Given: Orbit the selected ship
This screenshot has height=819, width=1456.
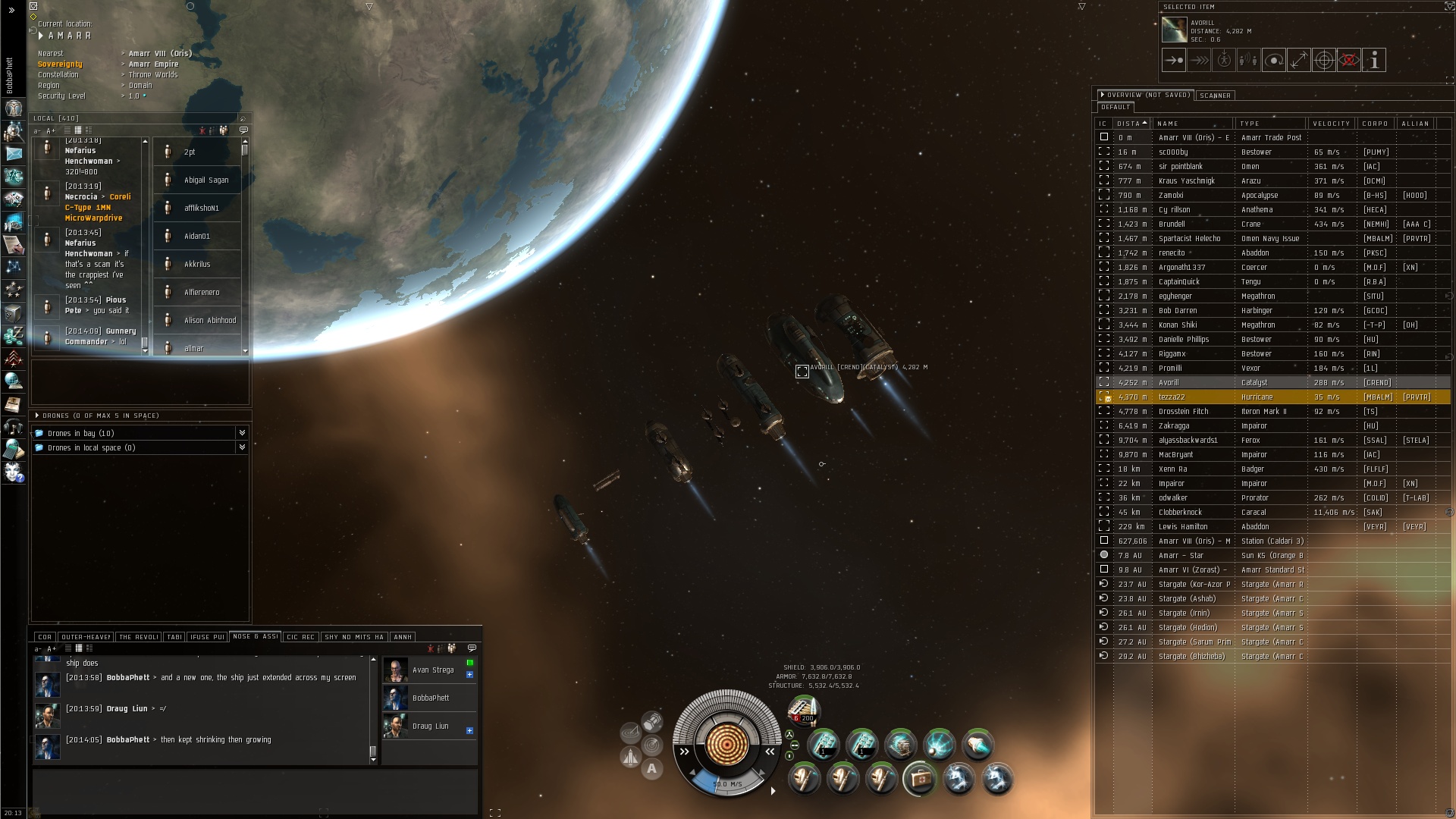Looking at the screenshot, I should tap(1274, 60).
